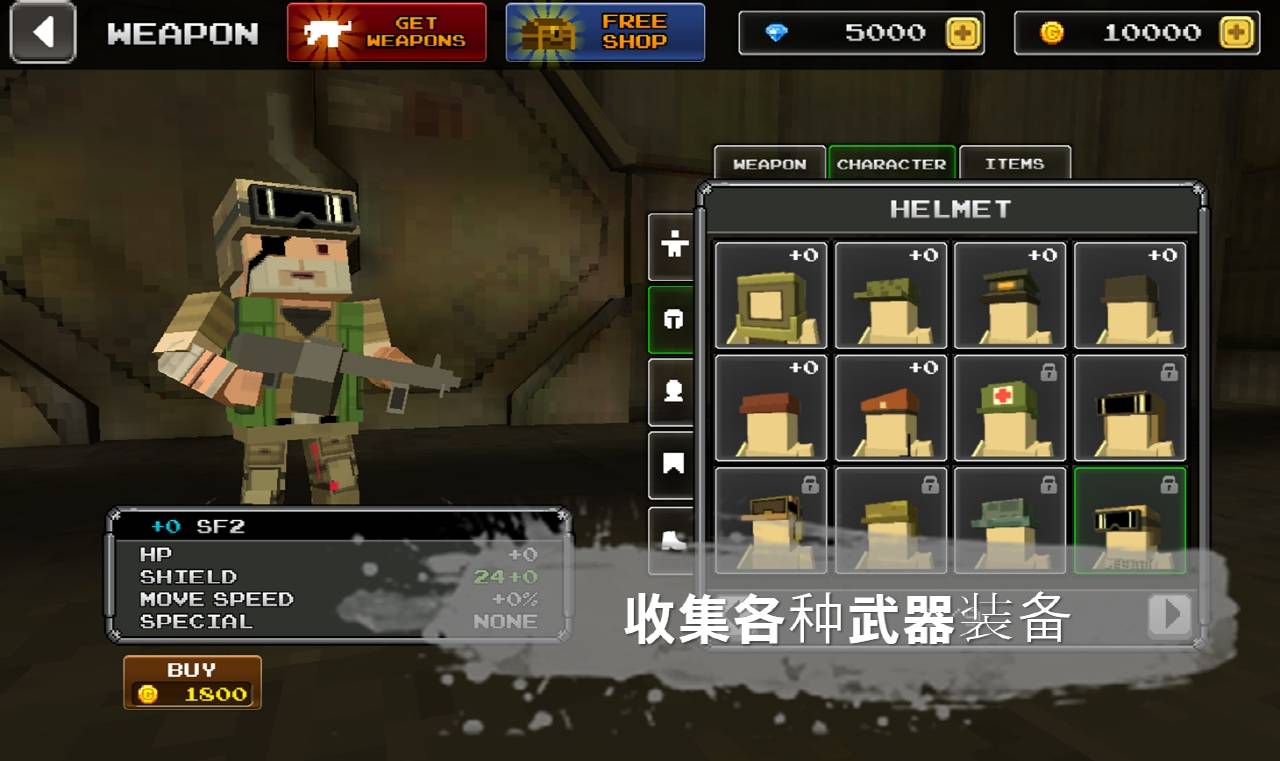Open the FREE SHOP treasure chest
This screenshot has width=1280, height=761.
pos(604,32)
